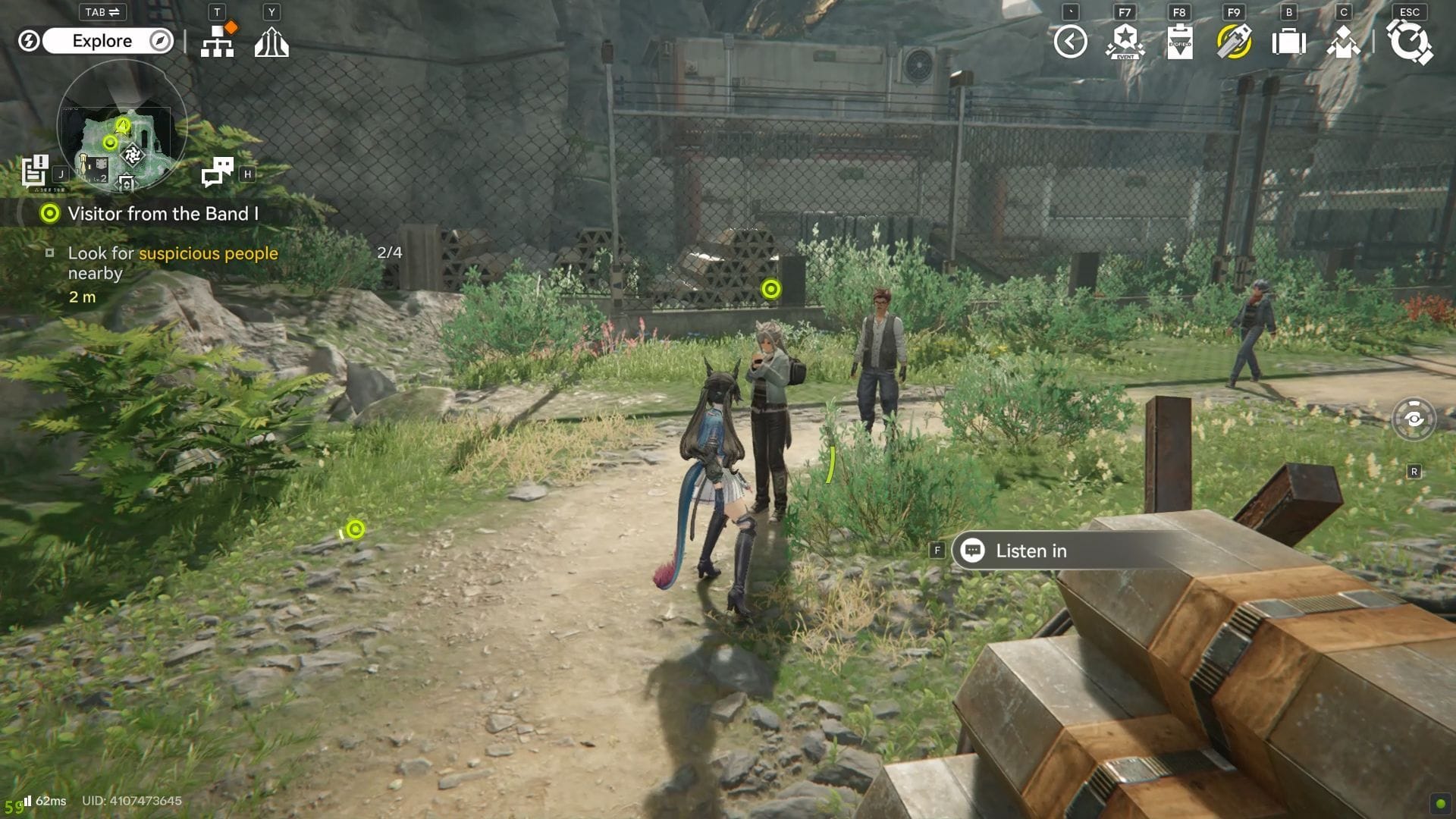Select the Visitor from the Band I quest tracker
Viewport: 1456px width, 819px height.
click(162, 214)
